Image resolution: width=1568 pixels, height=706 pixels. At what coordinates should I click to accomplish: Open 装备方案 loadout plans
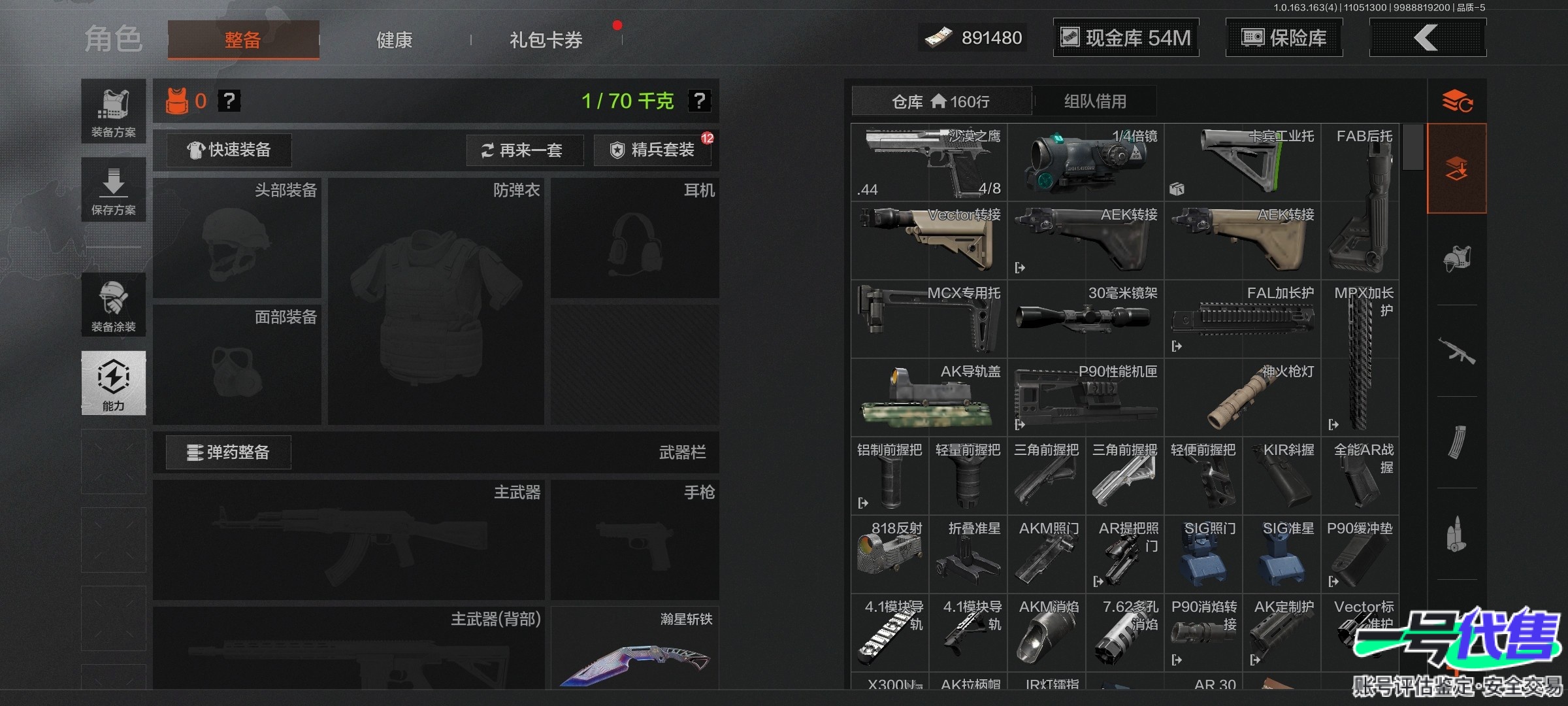coord(114,111)
